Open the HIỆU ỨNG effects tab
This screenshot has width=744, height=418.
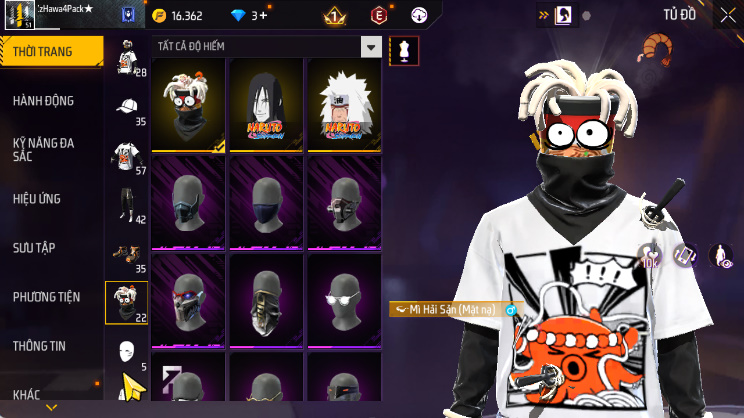(50, 199)
